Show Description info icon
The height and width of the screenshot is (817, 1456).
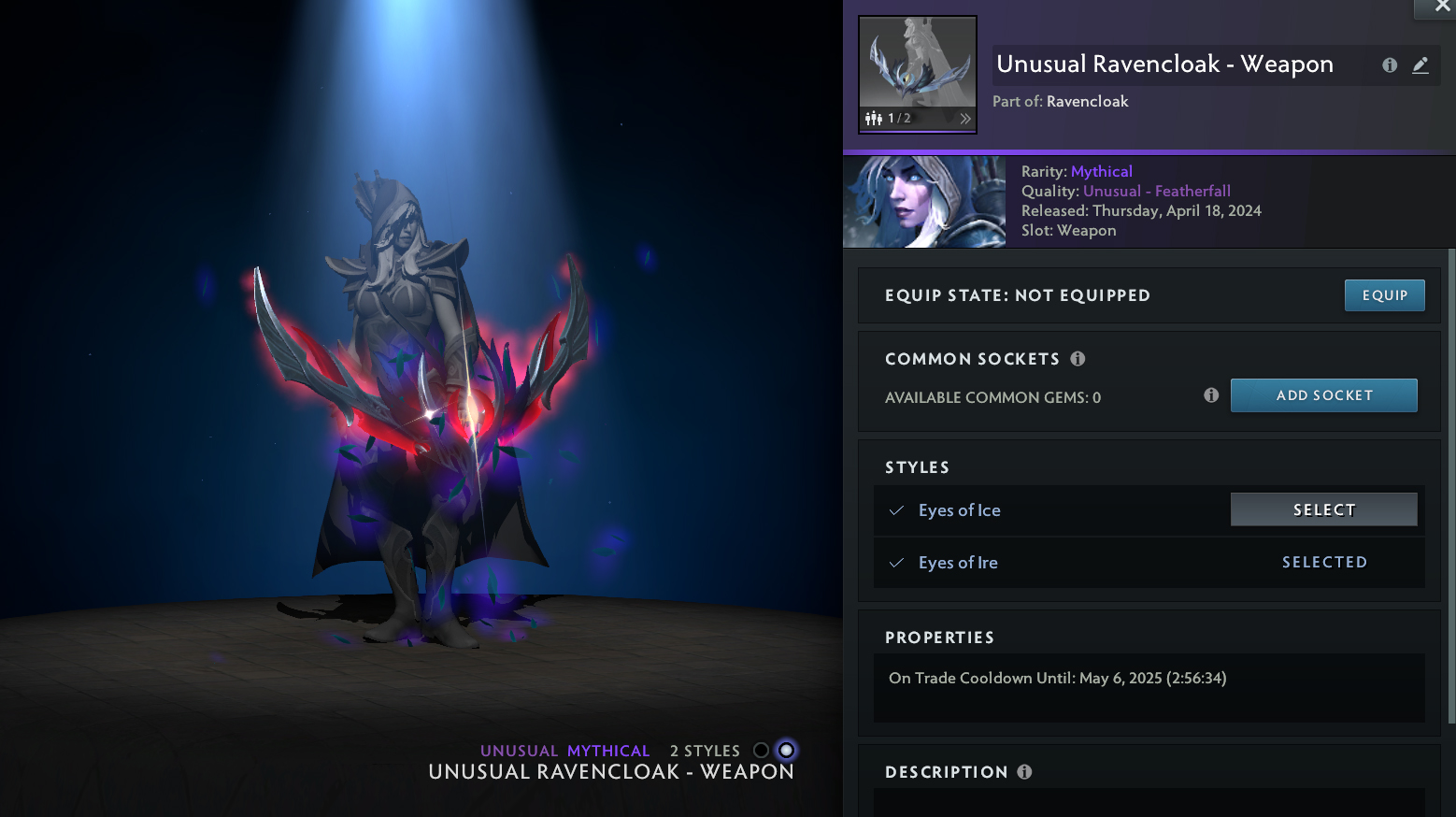click(x=1024, y=772)
